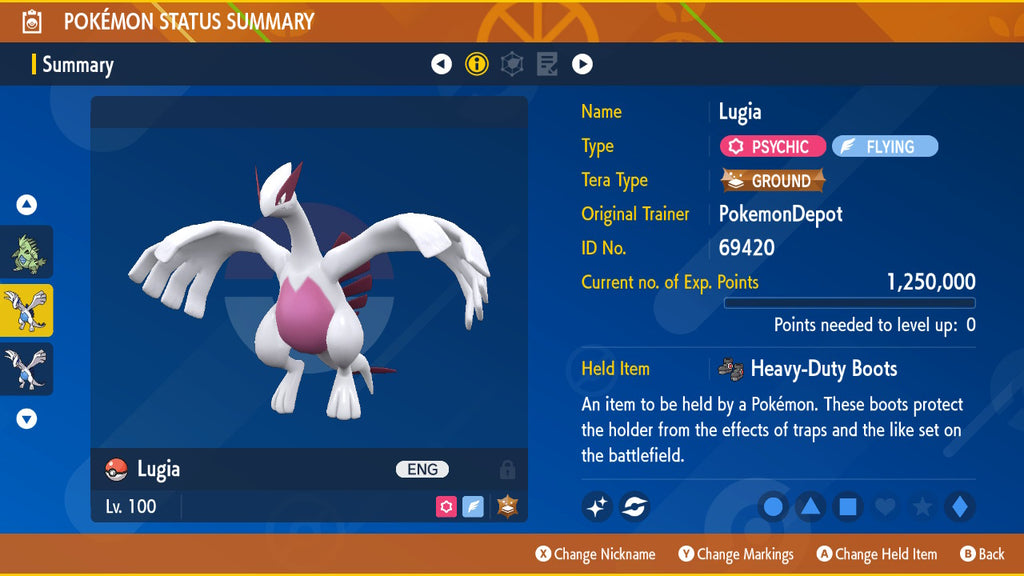Select the yellow info summary tab
The height and width of the screenshot is (576, 1024).
coord(477,65)
